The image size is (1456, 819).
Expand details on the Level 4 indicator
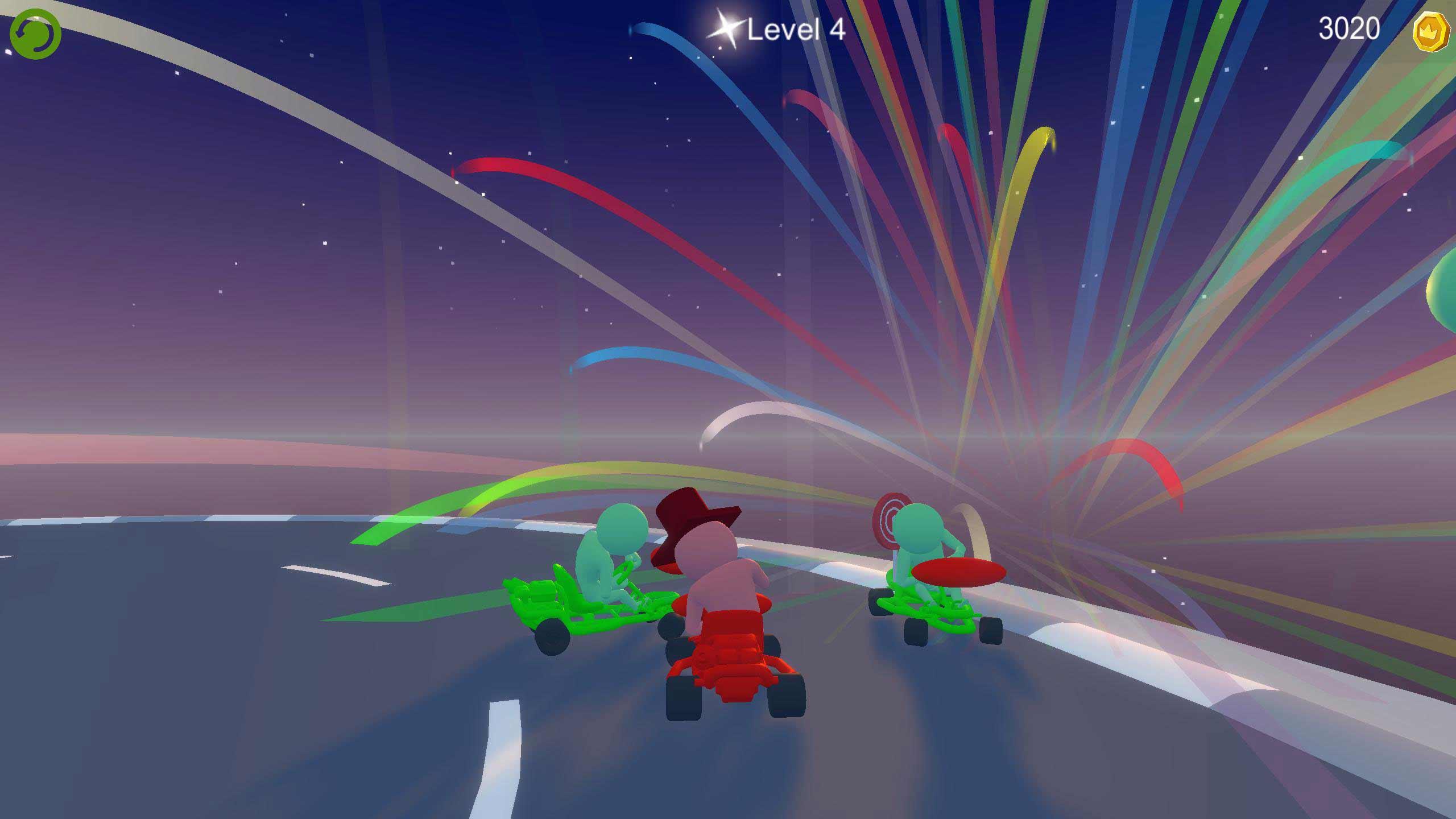[x=795, y=30]
